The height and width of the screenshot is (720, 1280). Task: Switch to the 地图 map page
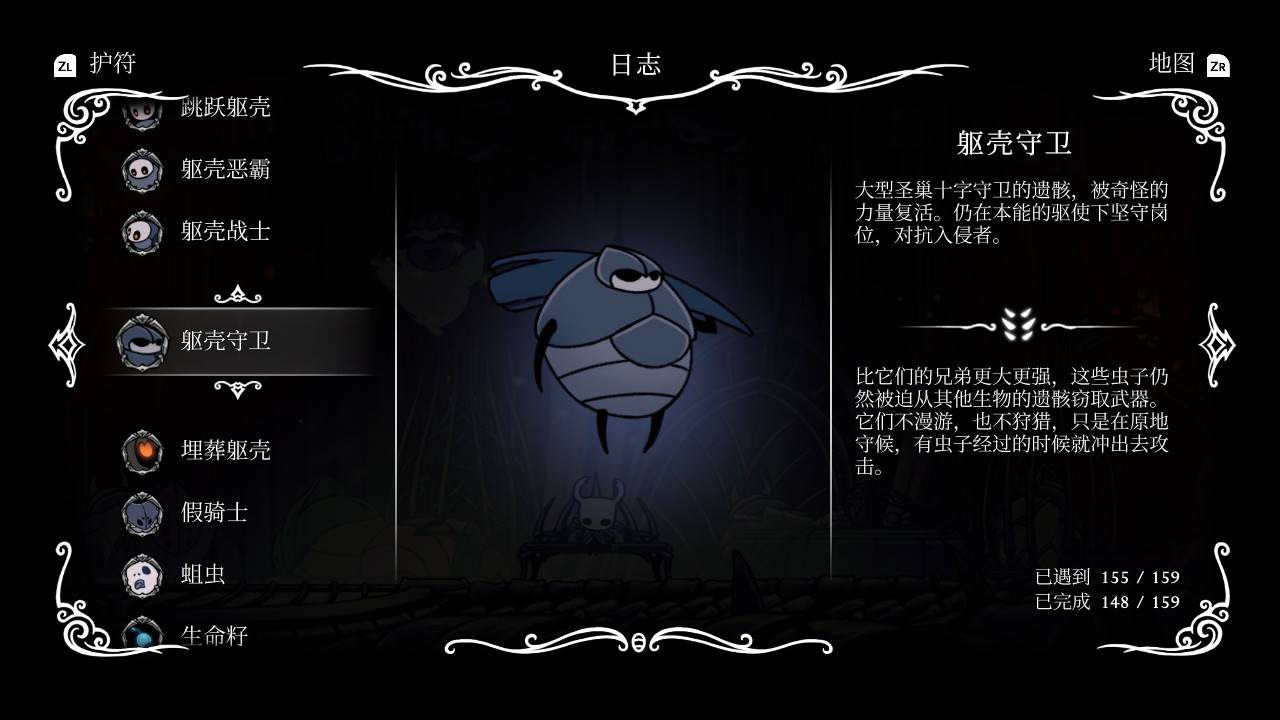[1170, 60]
